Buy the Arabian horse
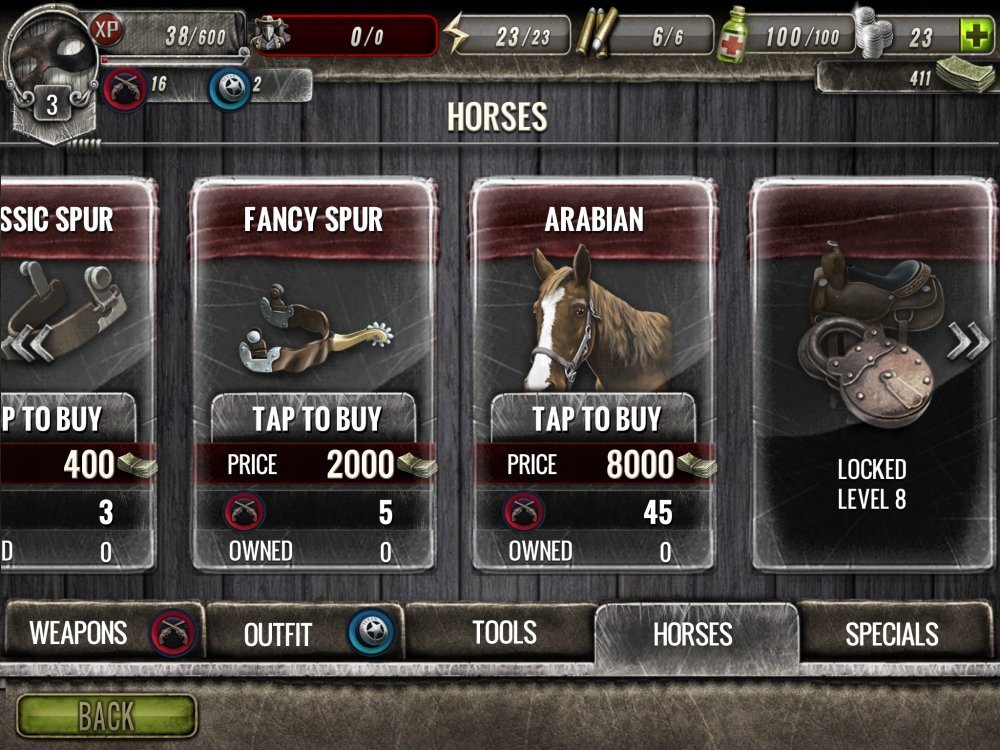Viewport: 1000px width, 750px height. (x=595, y=419)
